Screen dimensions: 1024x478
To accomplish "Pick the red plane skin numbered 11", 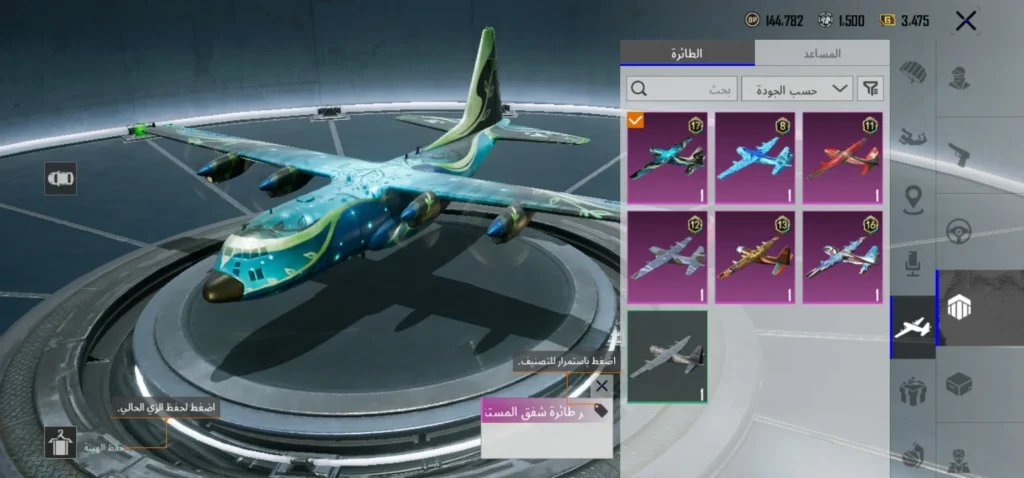I will pyautogui.click(x=843, y=158).
